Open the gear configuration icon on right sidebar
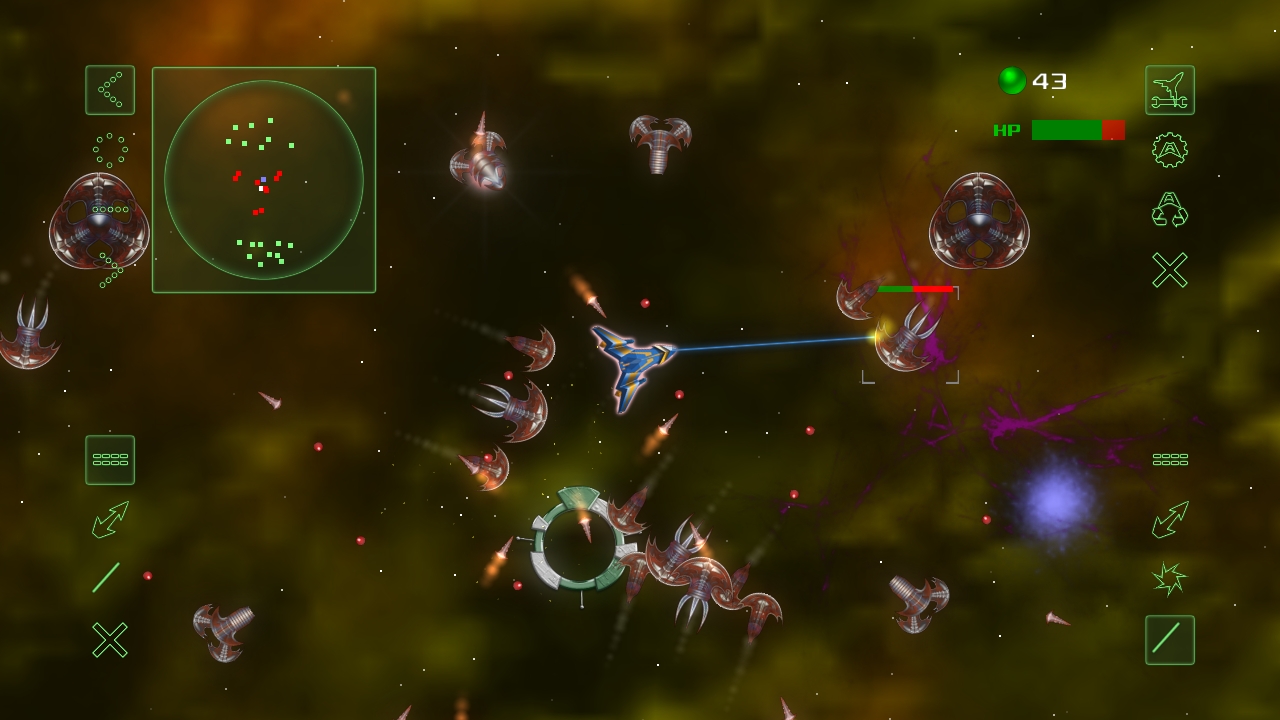This screenshot has height=720, width=1280. [x=1169, y=149]
